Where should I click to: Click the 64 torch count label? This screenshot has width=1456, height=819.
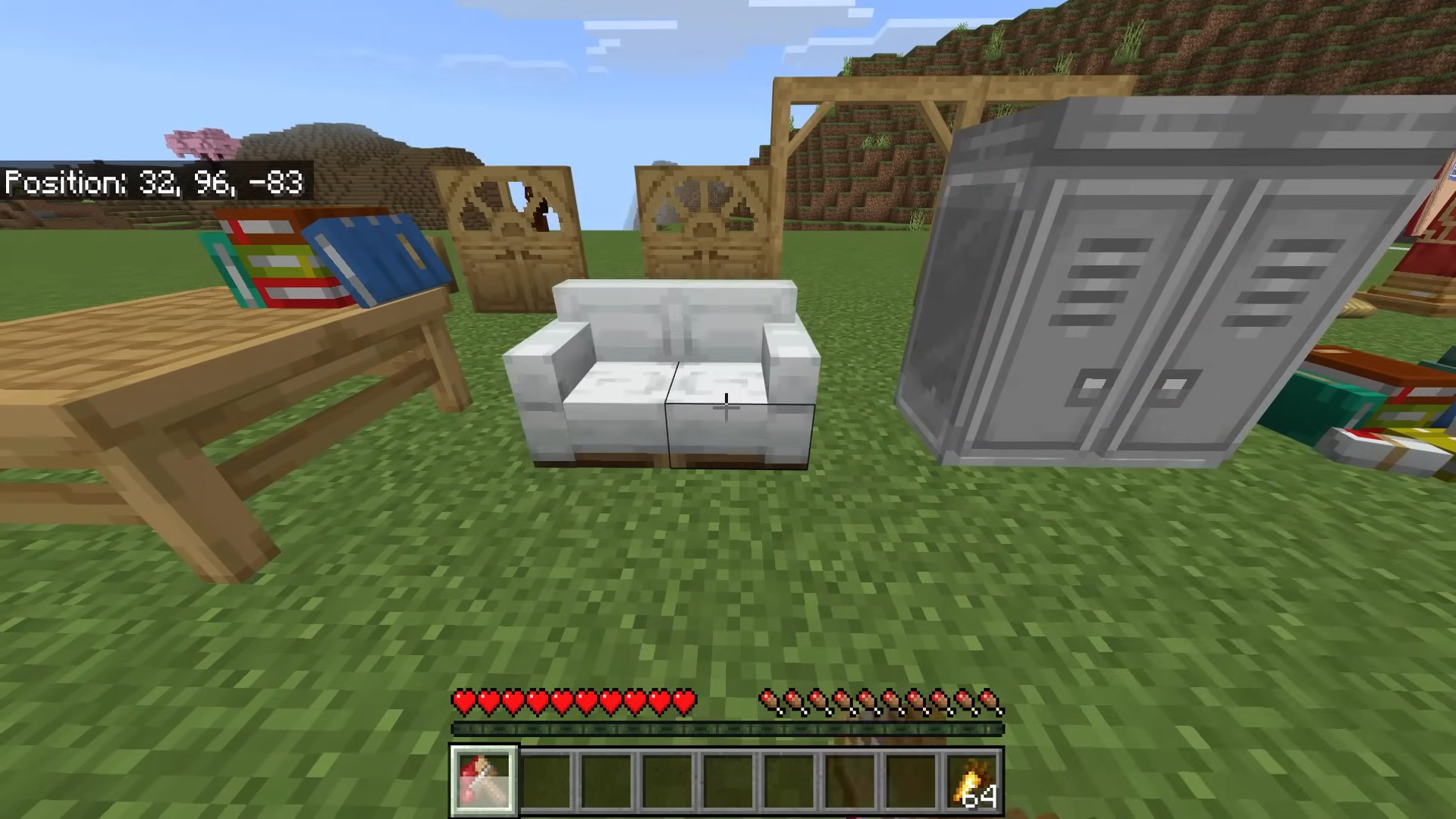(x=981, y=797)
